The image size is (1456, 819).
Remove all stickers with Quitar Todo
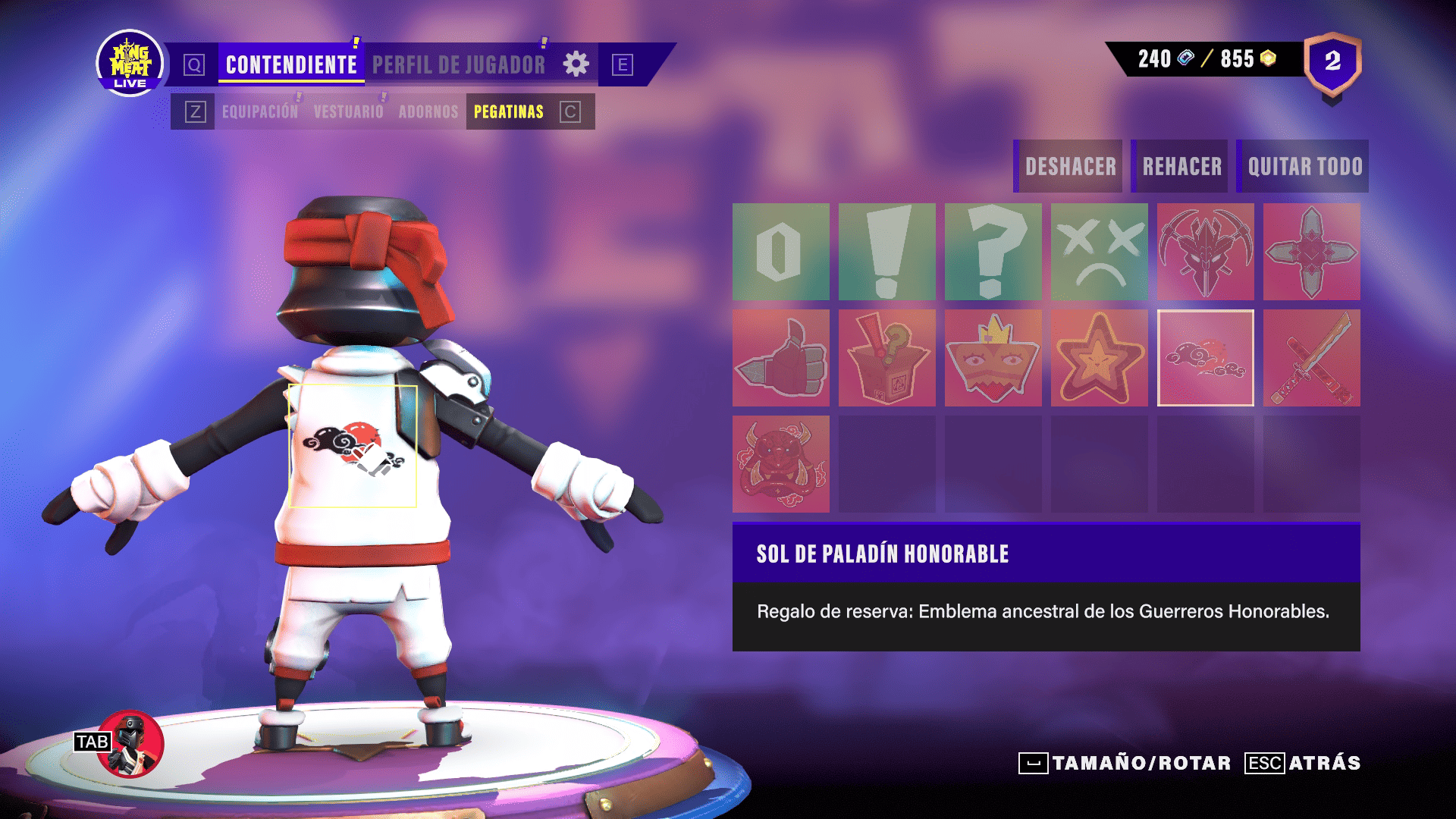pos(1304,166)
